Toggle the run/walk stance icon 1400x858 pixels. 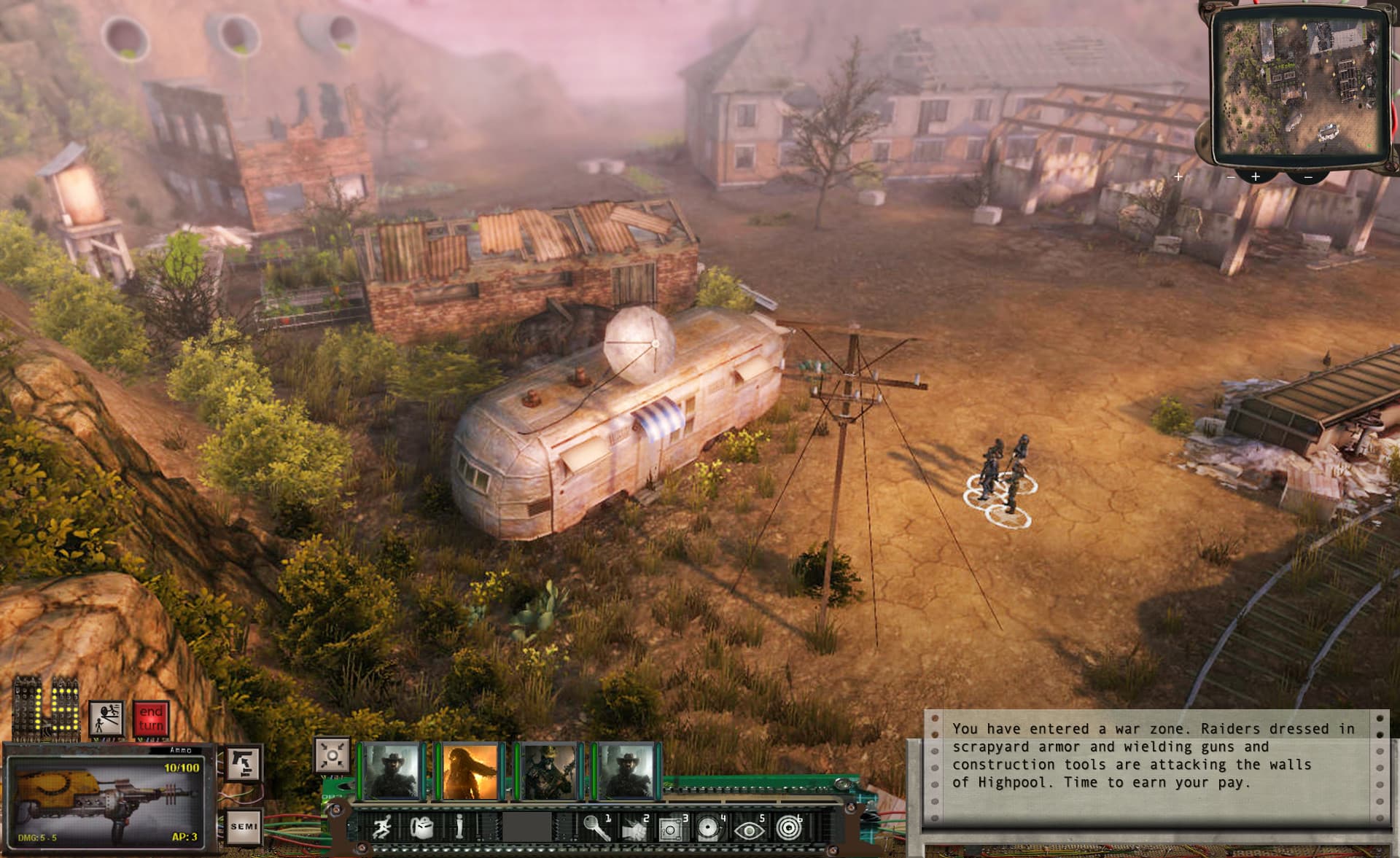[x=384, y=827]
